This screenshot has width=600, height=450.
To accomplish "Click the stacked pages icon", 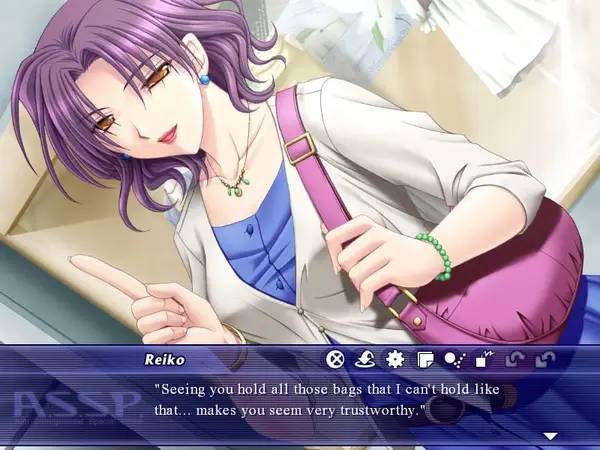I will [x=425, y=359].
